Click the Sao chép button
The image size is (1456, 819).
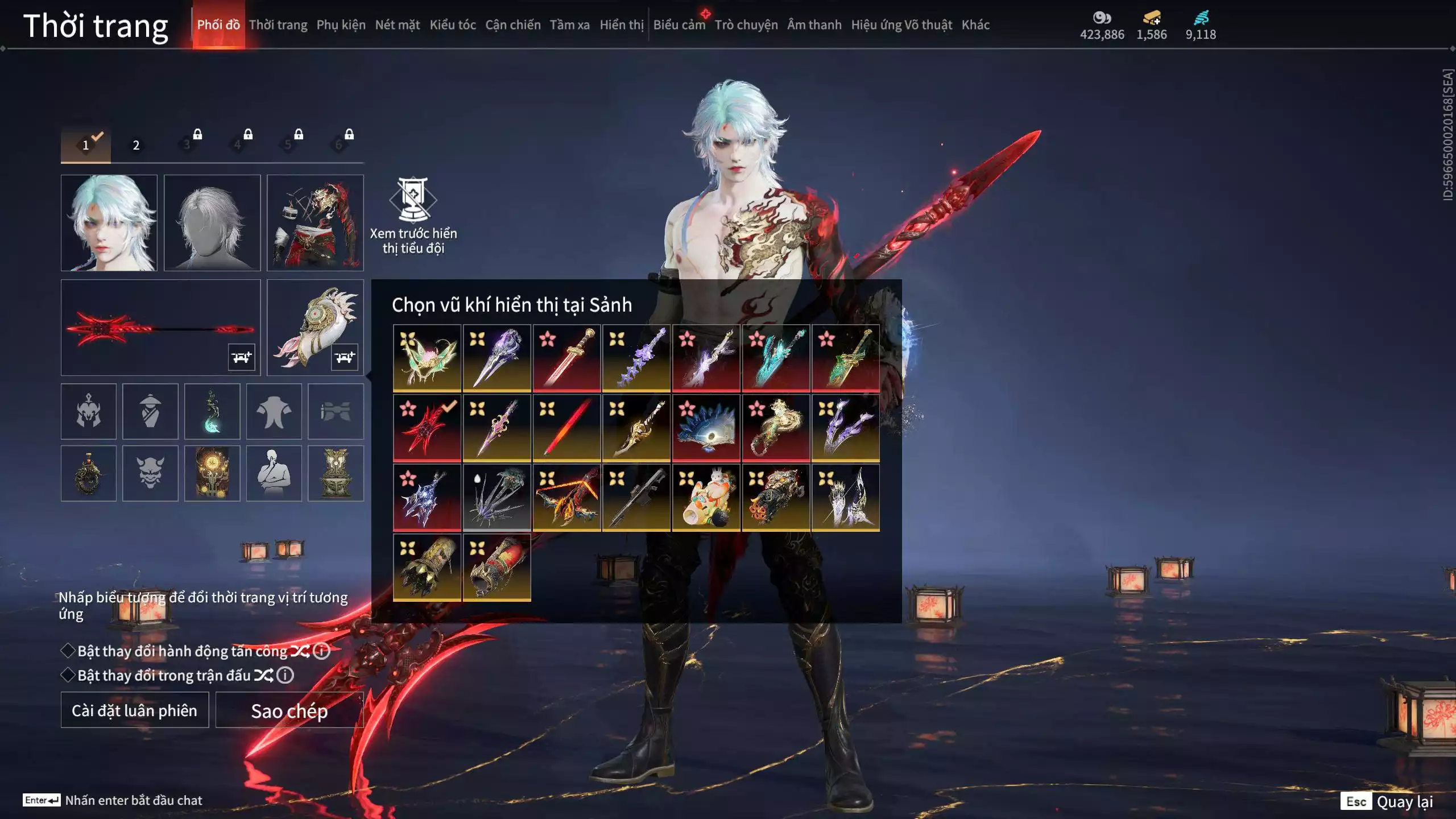click(x=289, y=710)
